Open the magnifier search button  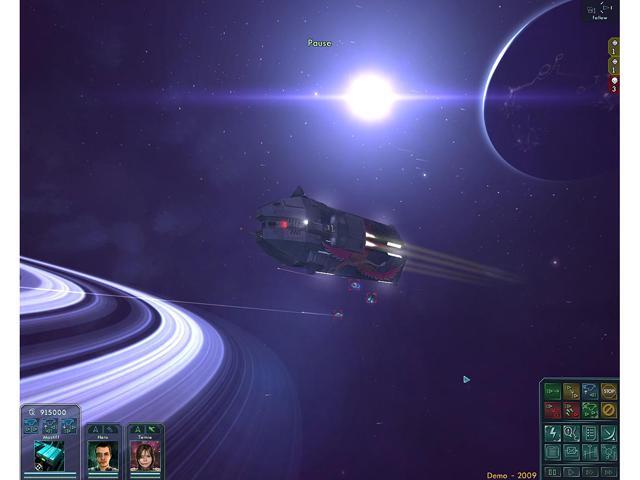tap(571, 433)
